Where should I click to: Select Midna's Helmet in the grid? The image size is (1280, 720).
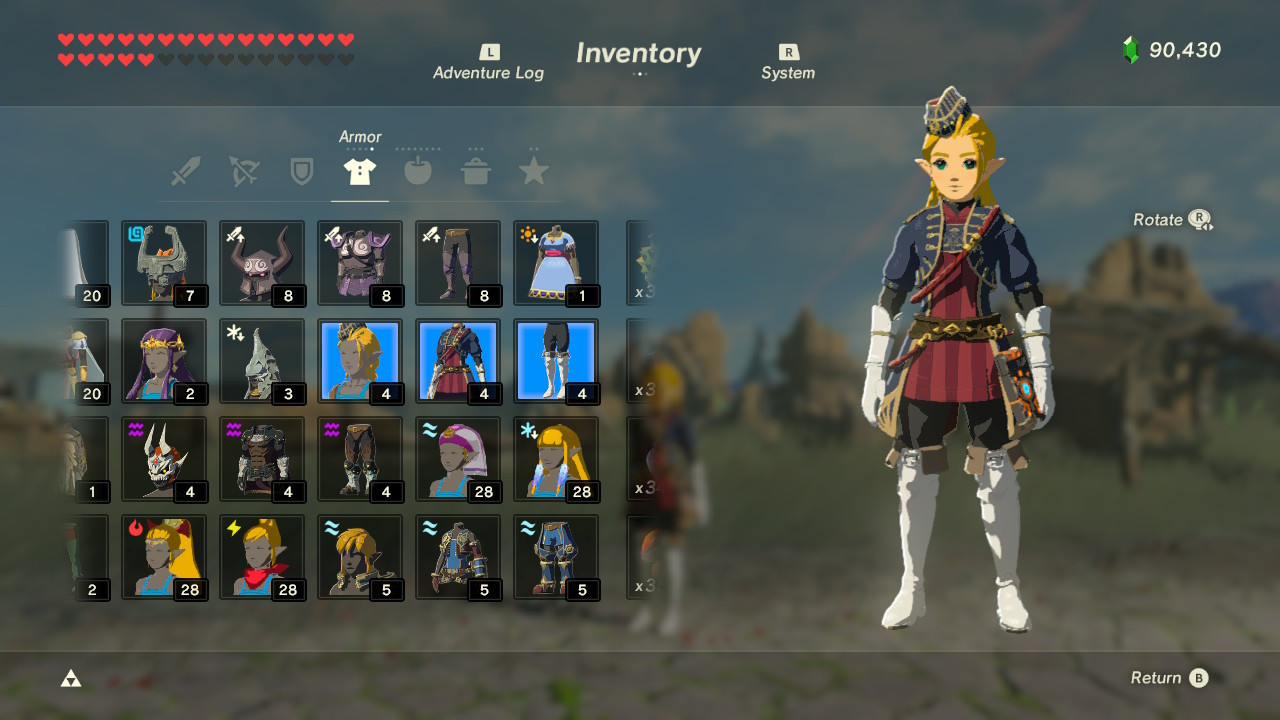click(x=164, y=262)
